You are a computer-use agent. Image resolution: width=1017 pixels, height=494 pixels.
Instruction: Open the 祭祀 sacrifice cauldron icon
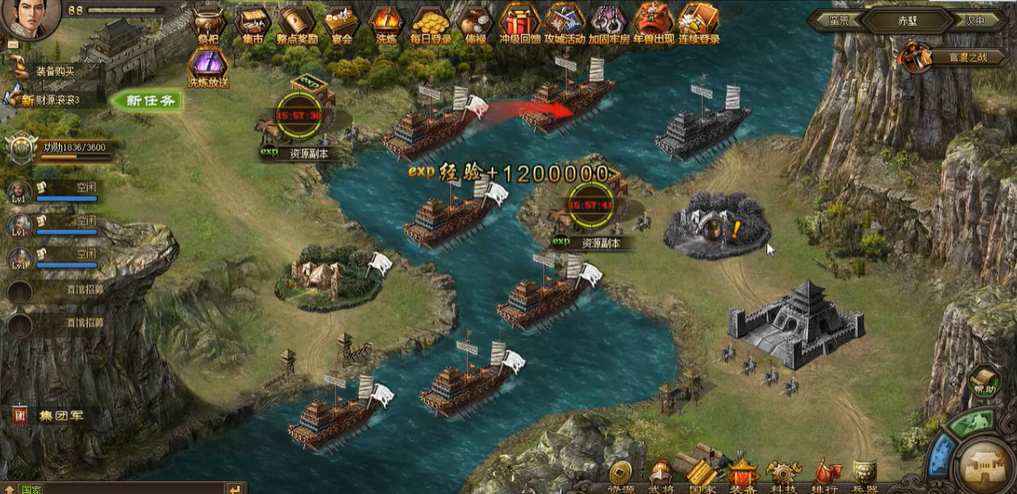pyautogui.click(x=208, y=22)
